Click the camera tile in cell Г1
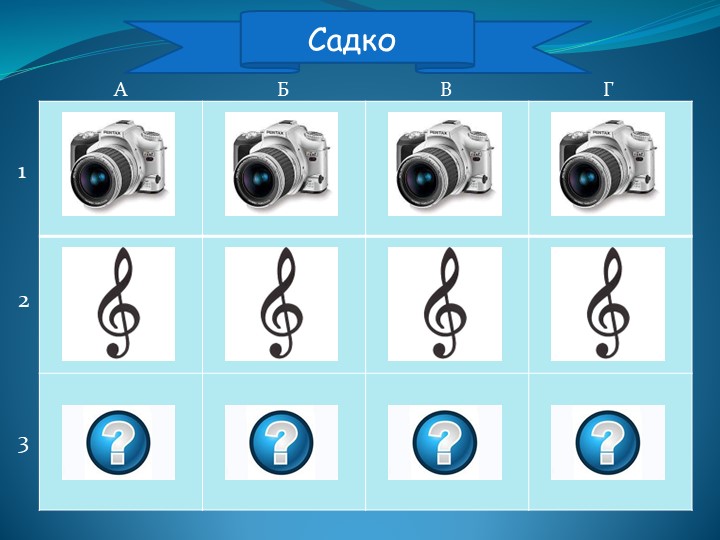The width and height of the screenshot is (720, 540). pos(607,164)
